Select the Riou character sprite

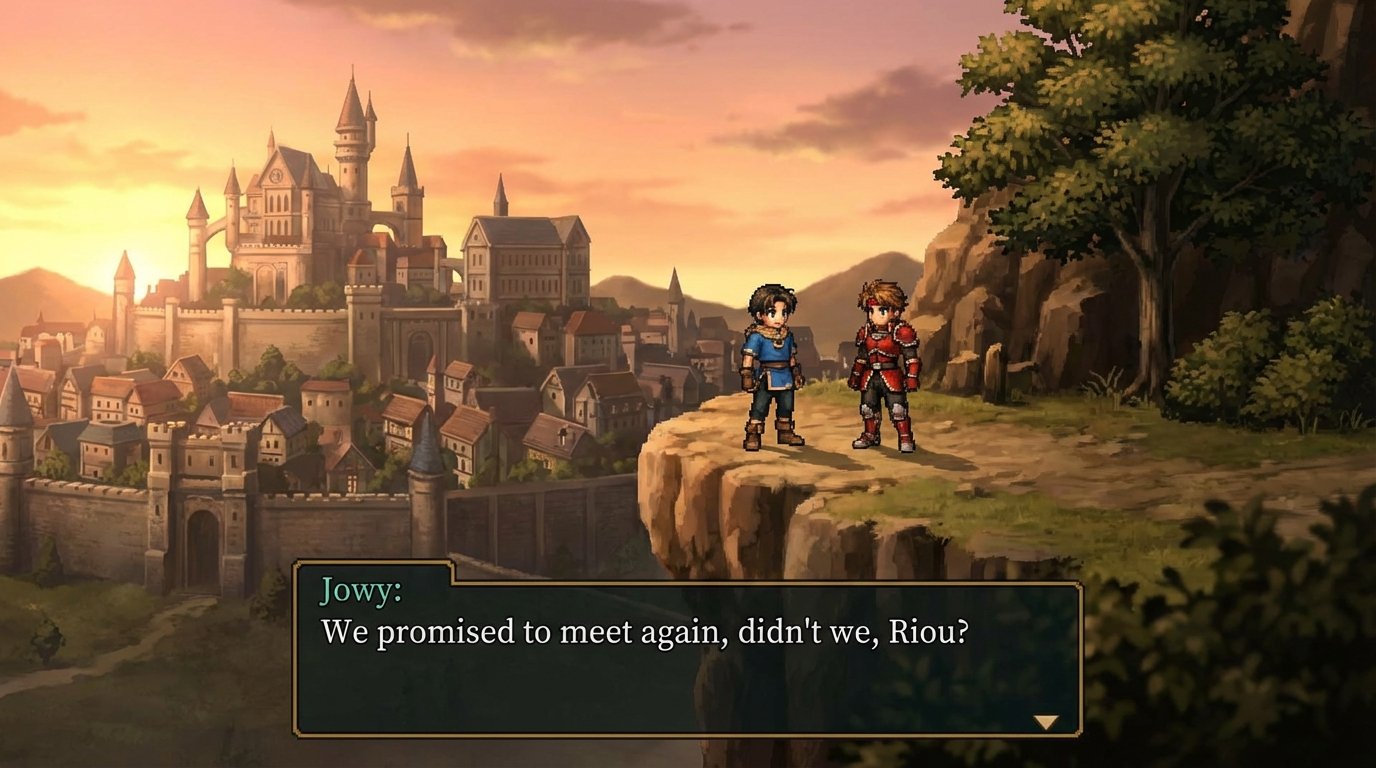(880, 370)
